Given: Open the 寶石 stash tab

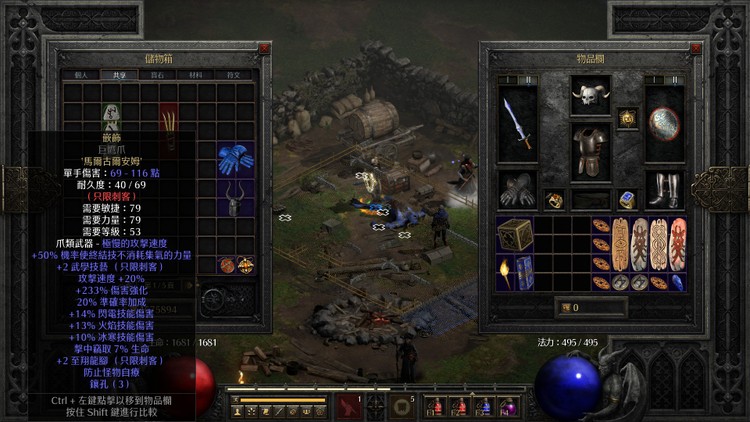Looking at the screenshot, I should (x=156, y=74).
